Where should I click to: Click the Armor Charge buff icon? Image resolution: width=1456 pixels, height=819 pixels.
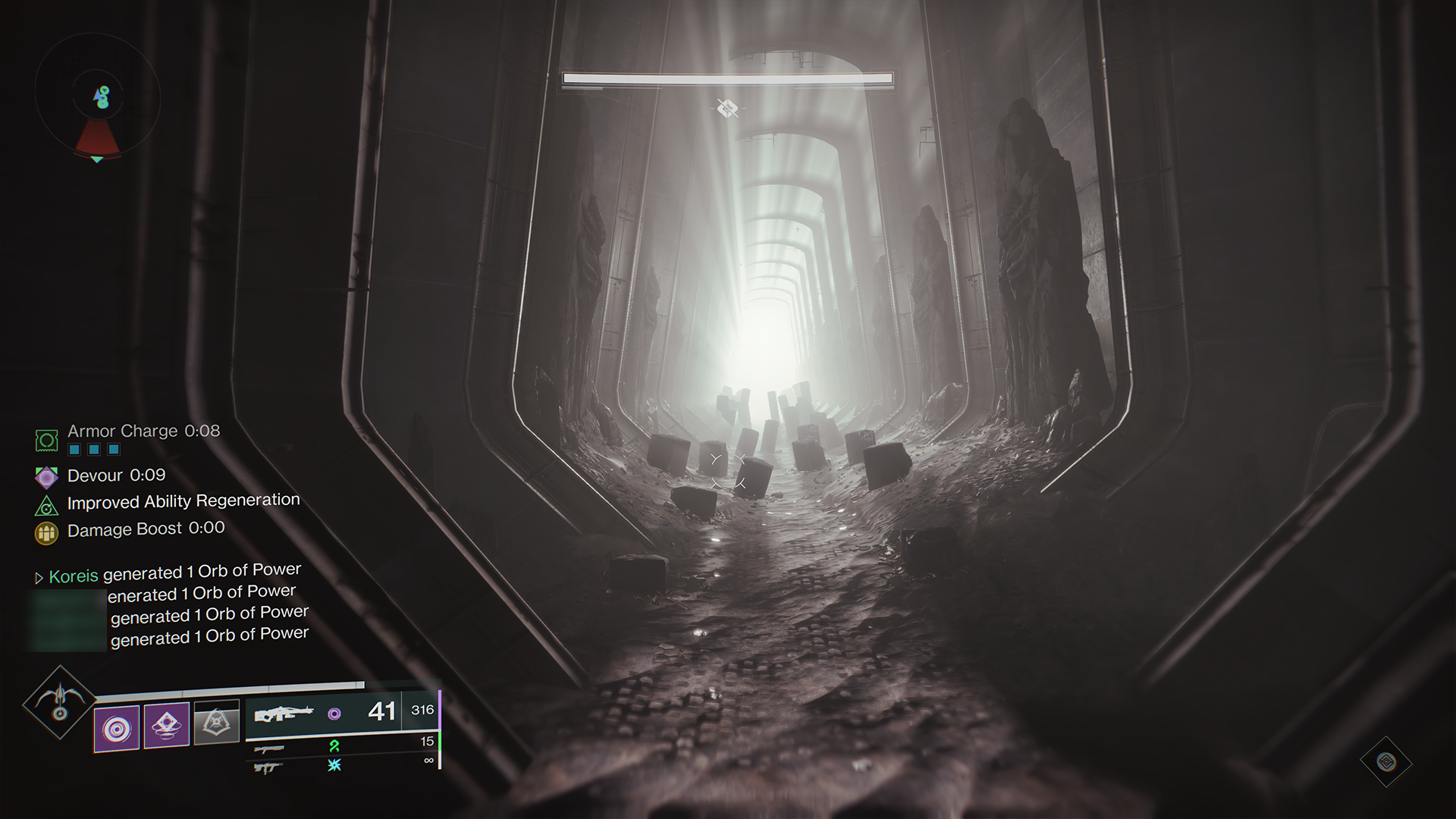click(47, 440)
